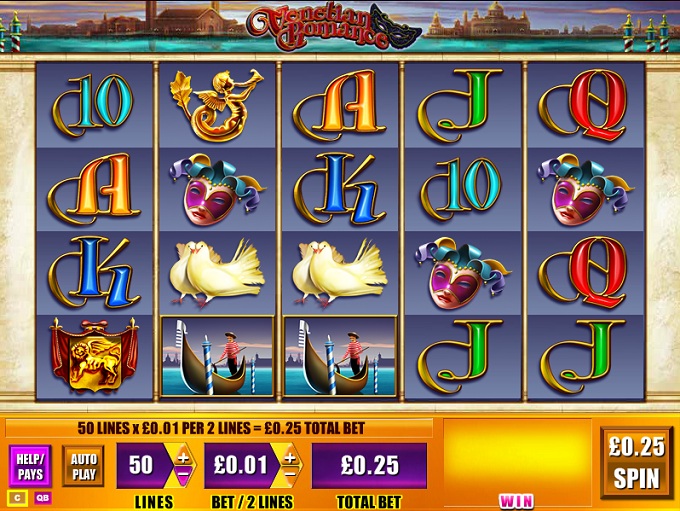Increase the number of lines

coord(183,458)
